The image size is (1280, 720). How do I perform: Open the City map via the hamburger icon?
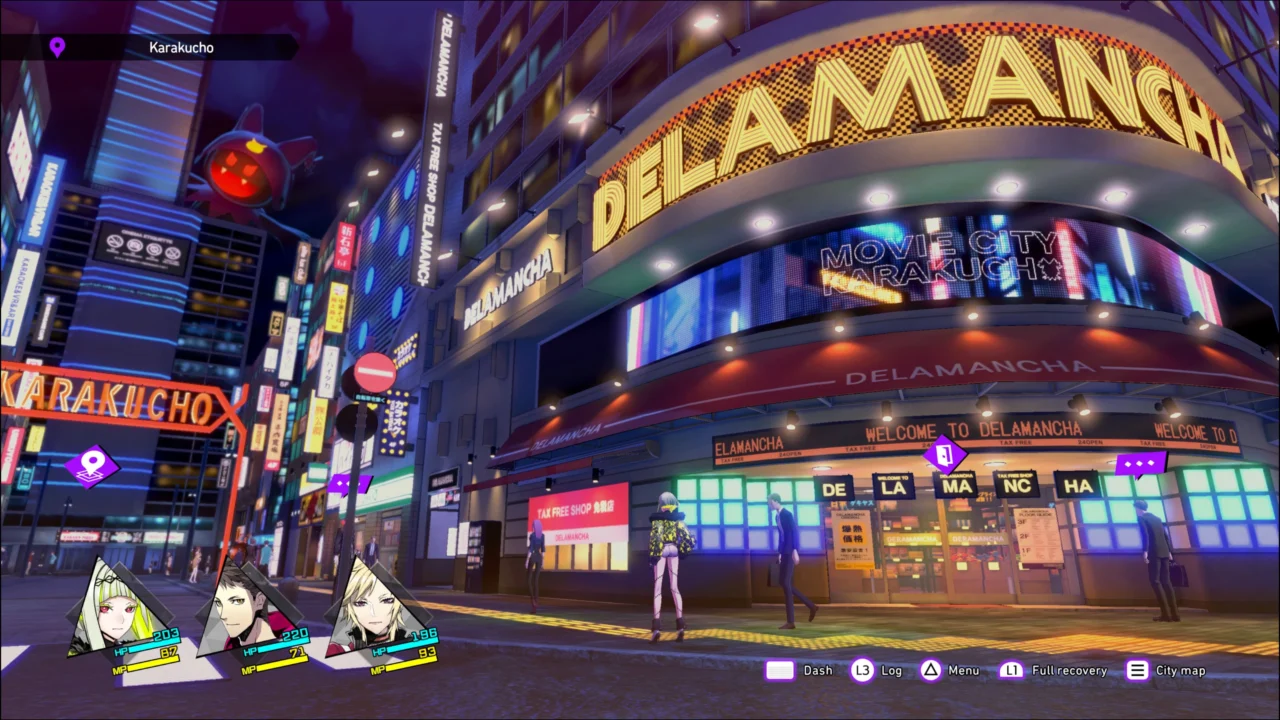1137,670
